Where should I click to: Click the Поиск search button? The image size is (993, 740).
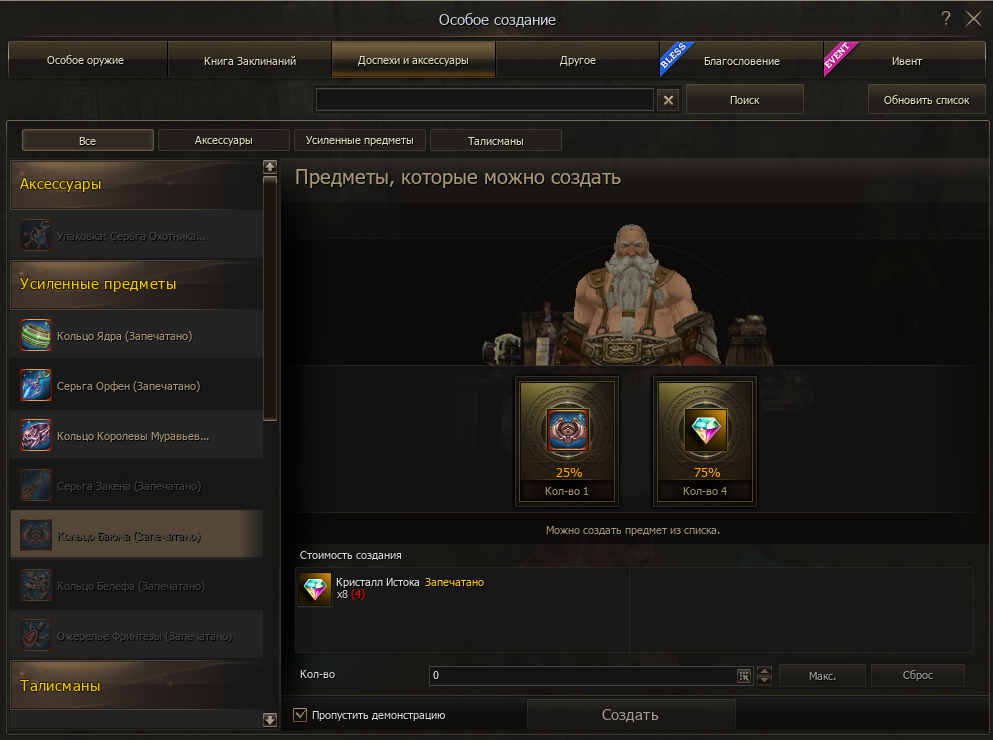pyautogui.click(x=744, y=100)
